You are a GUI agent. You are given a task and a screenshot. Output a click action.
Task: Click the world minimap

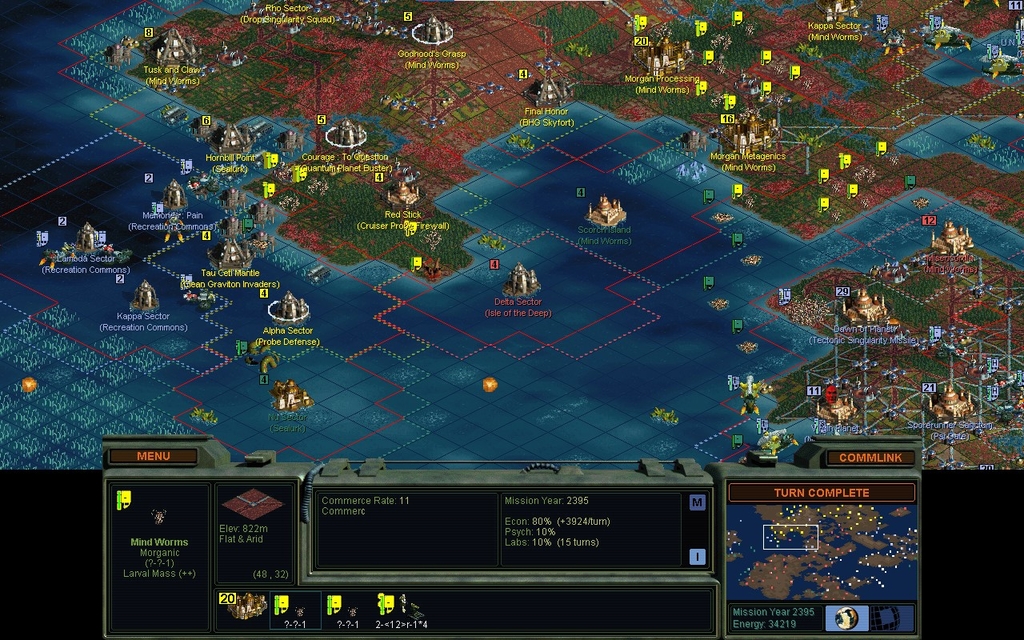pos(820,550)
